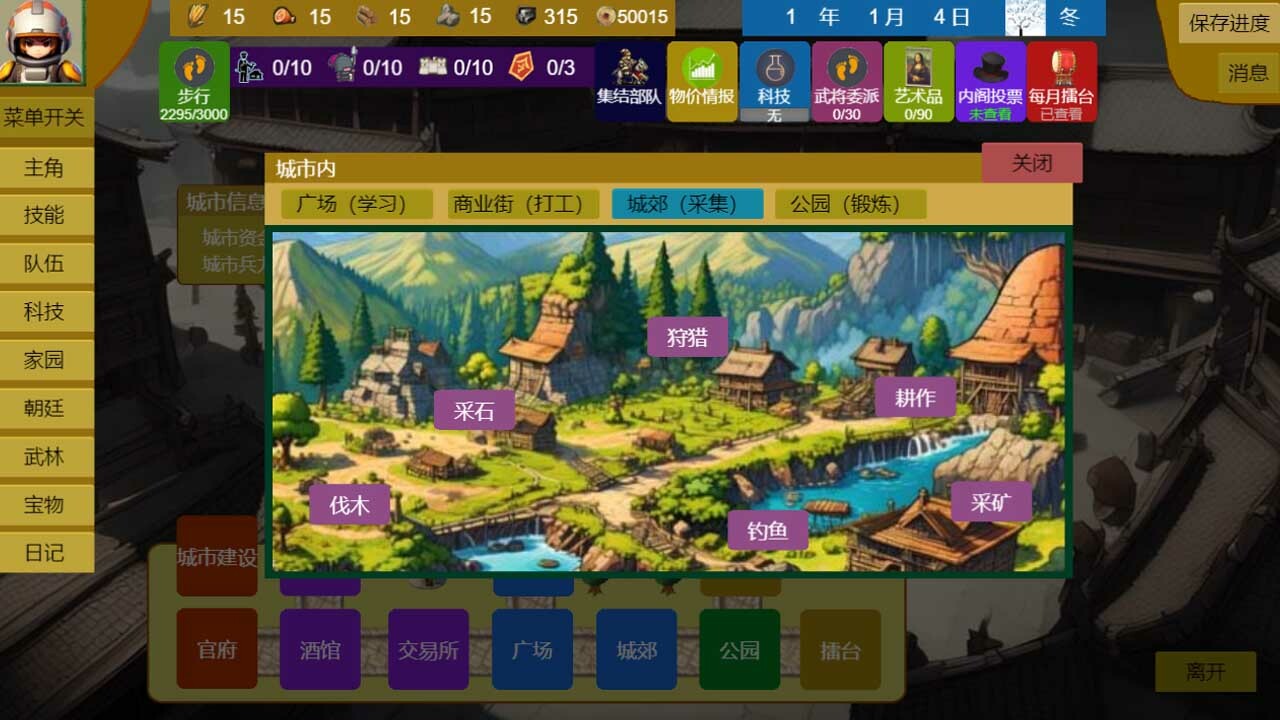Open 每月擂台 lantern icon
The height and width of the screenshot is (720, 1280).
tap(1062, 75)
